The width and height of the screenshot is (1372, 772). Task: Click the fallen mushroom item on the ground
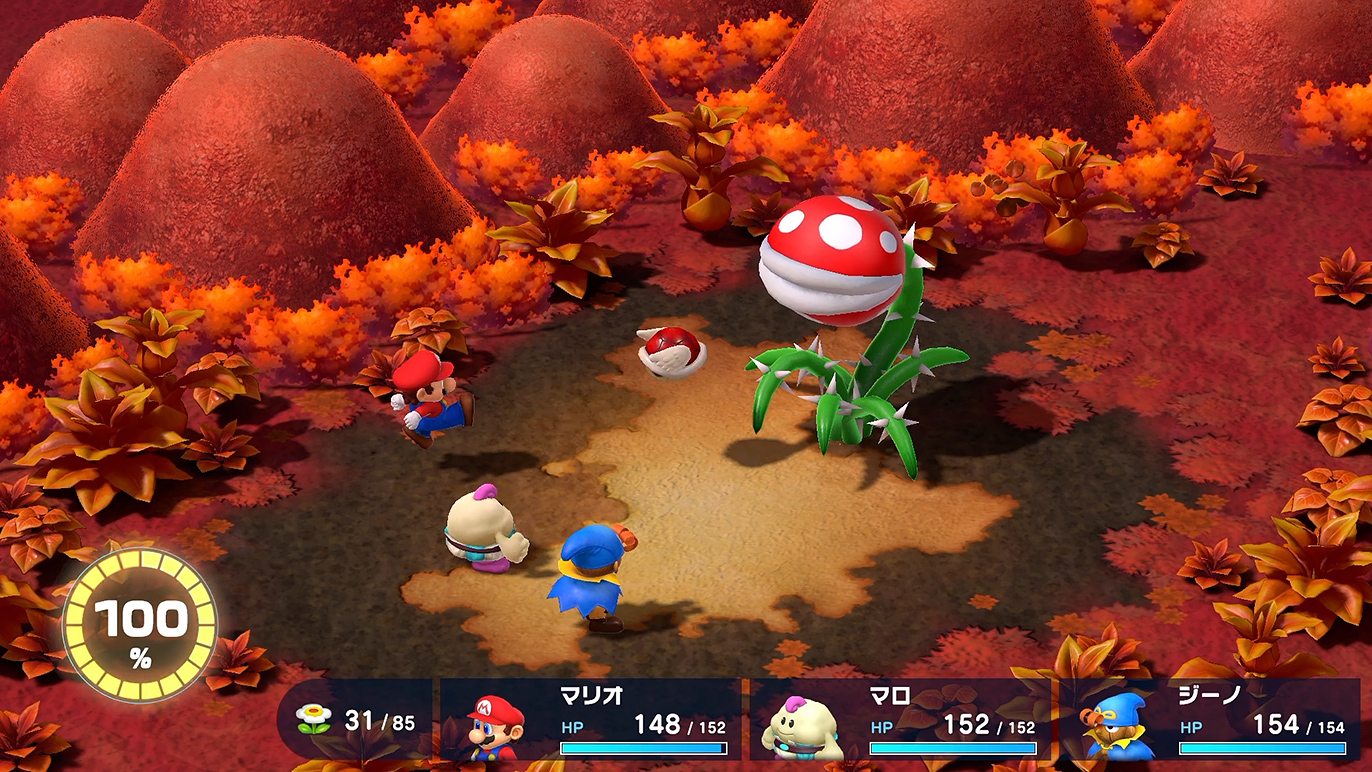668,352
